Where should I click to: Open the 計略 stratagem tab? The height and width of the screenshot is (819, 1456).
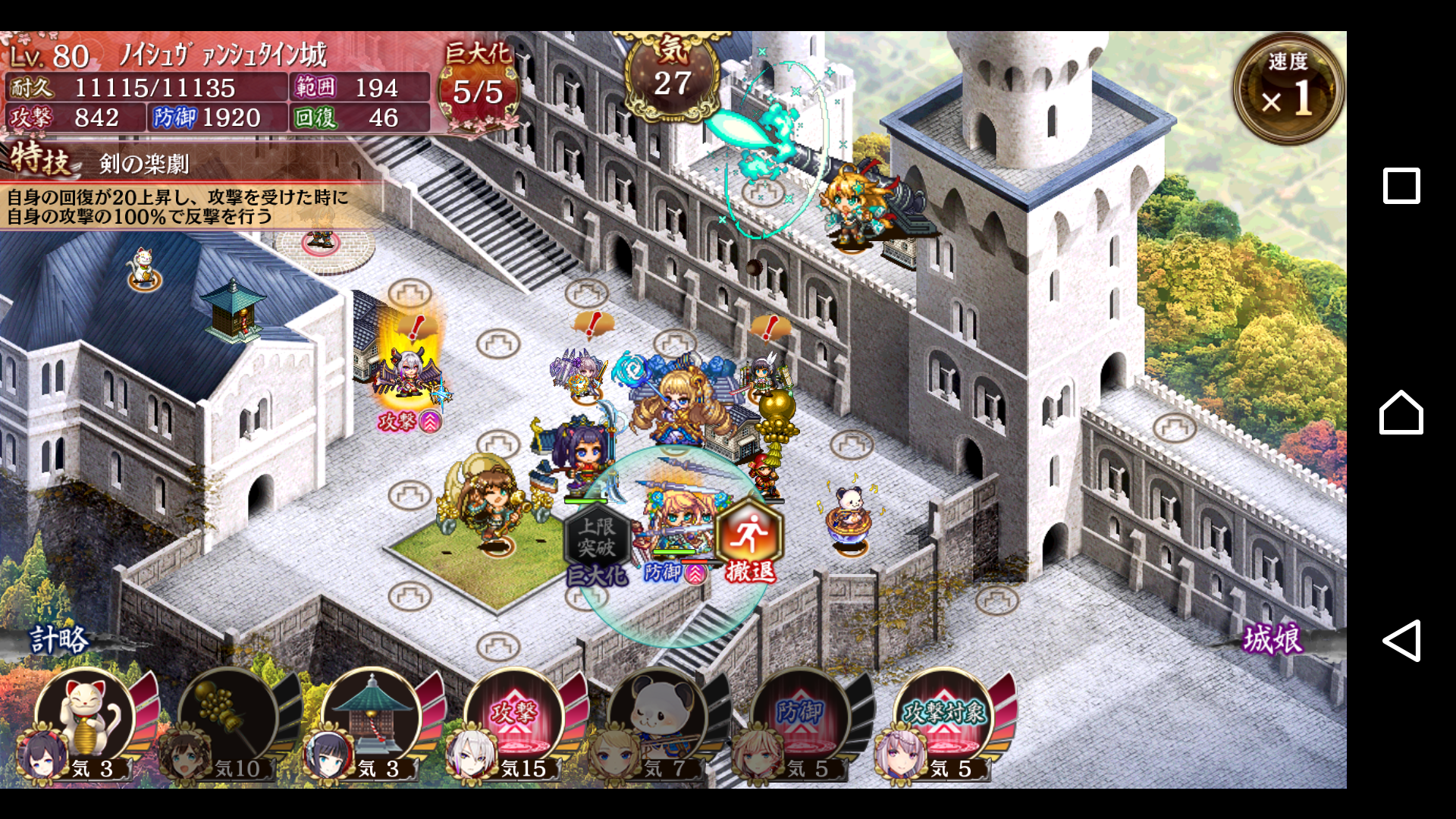click(x=59, y=639)
